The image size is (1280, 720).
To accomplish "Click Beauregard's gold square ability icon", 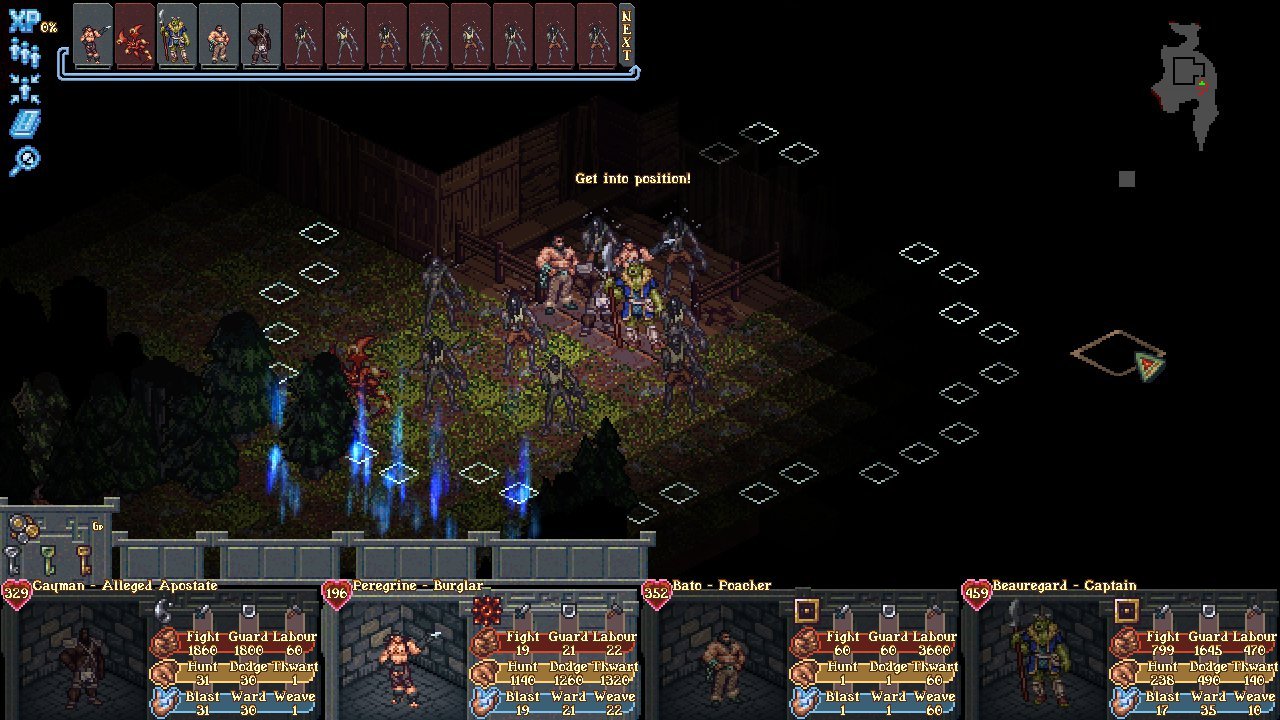I will click(x=1127, y=611).
